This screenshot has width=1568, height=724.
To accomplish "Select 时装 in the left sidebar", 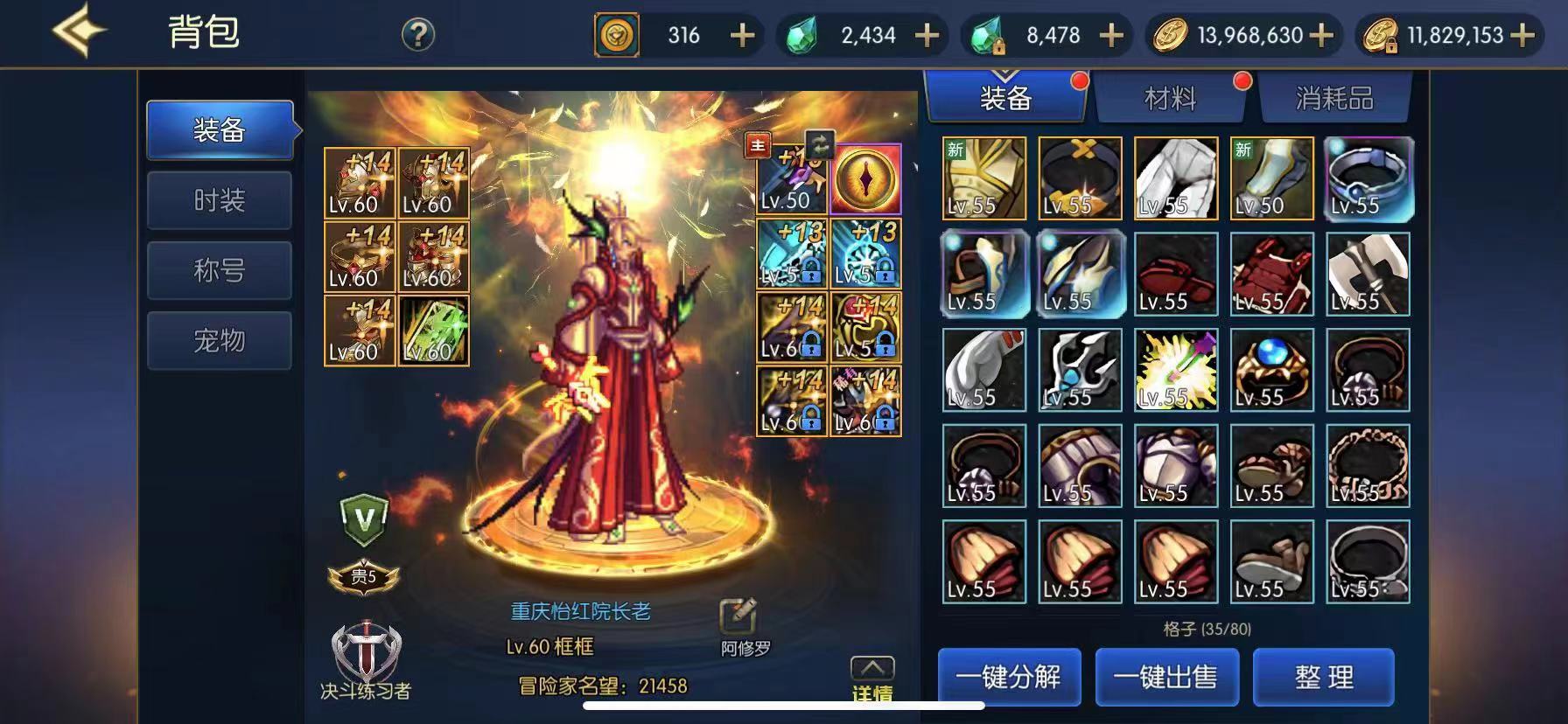I will coord(219,200).
